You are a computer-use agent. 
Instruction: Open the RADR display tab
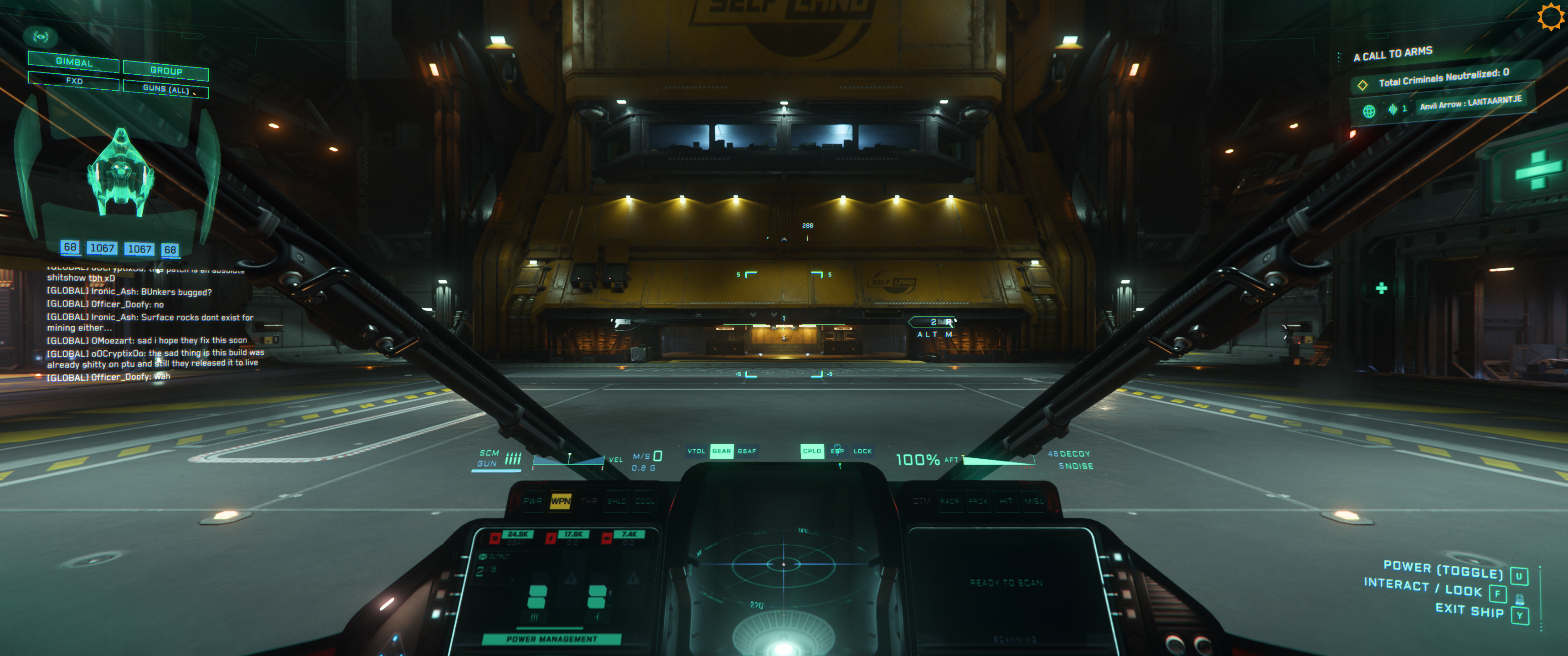click(949, 501)
